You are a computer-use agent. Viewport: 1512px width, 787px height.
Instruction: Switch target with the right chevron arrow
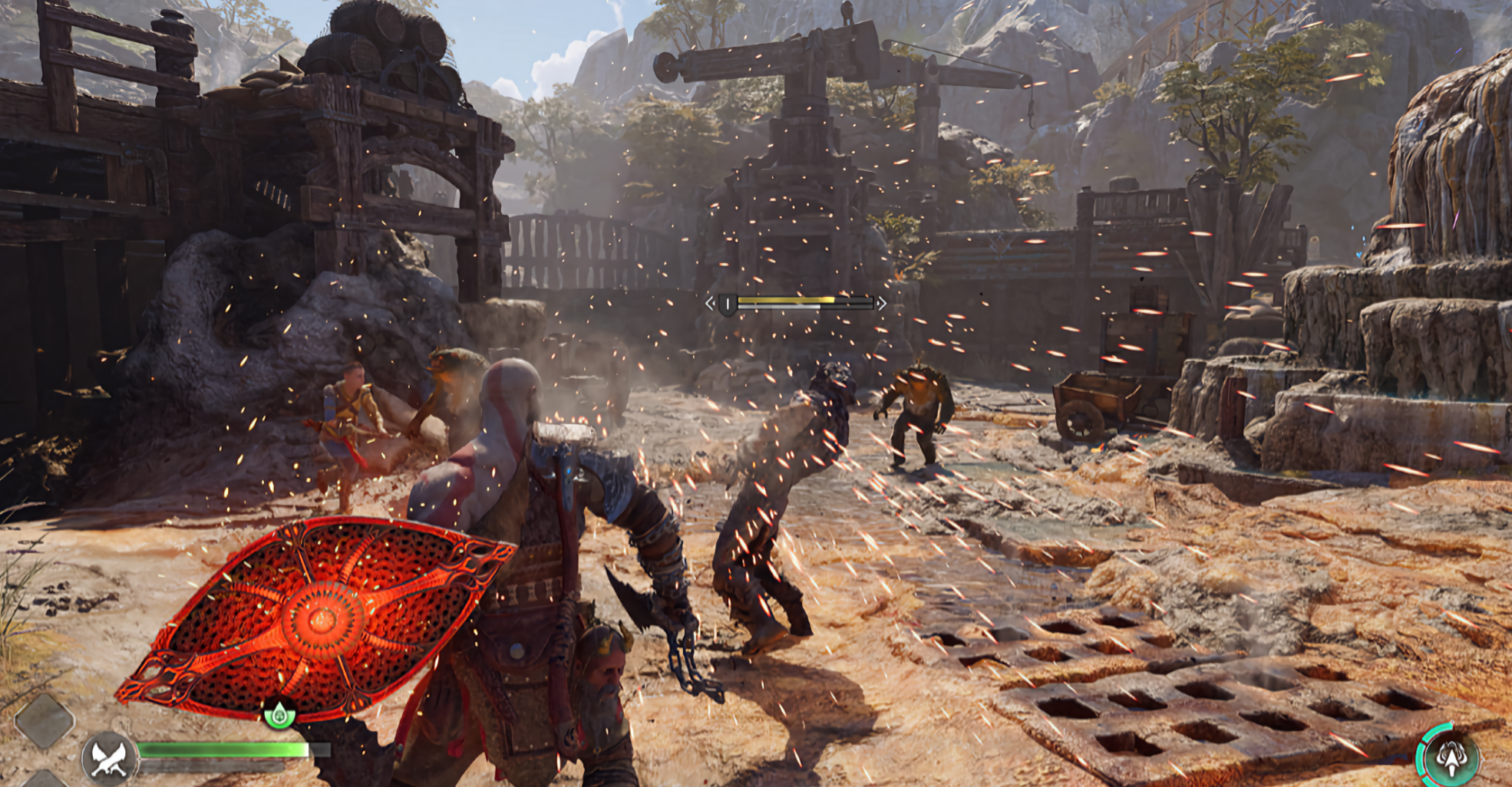tap(882, 304)
